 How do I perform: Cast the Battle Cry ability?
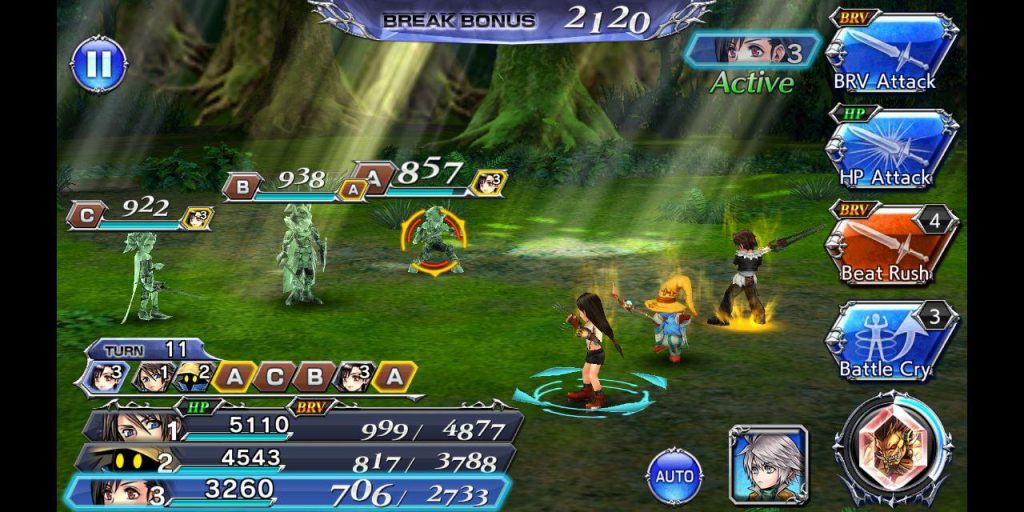(892, 341)
